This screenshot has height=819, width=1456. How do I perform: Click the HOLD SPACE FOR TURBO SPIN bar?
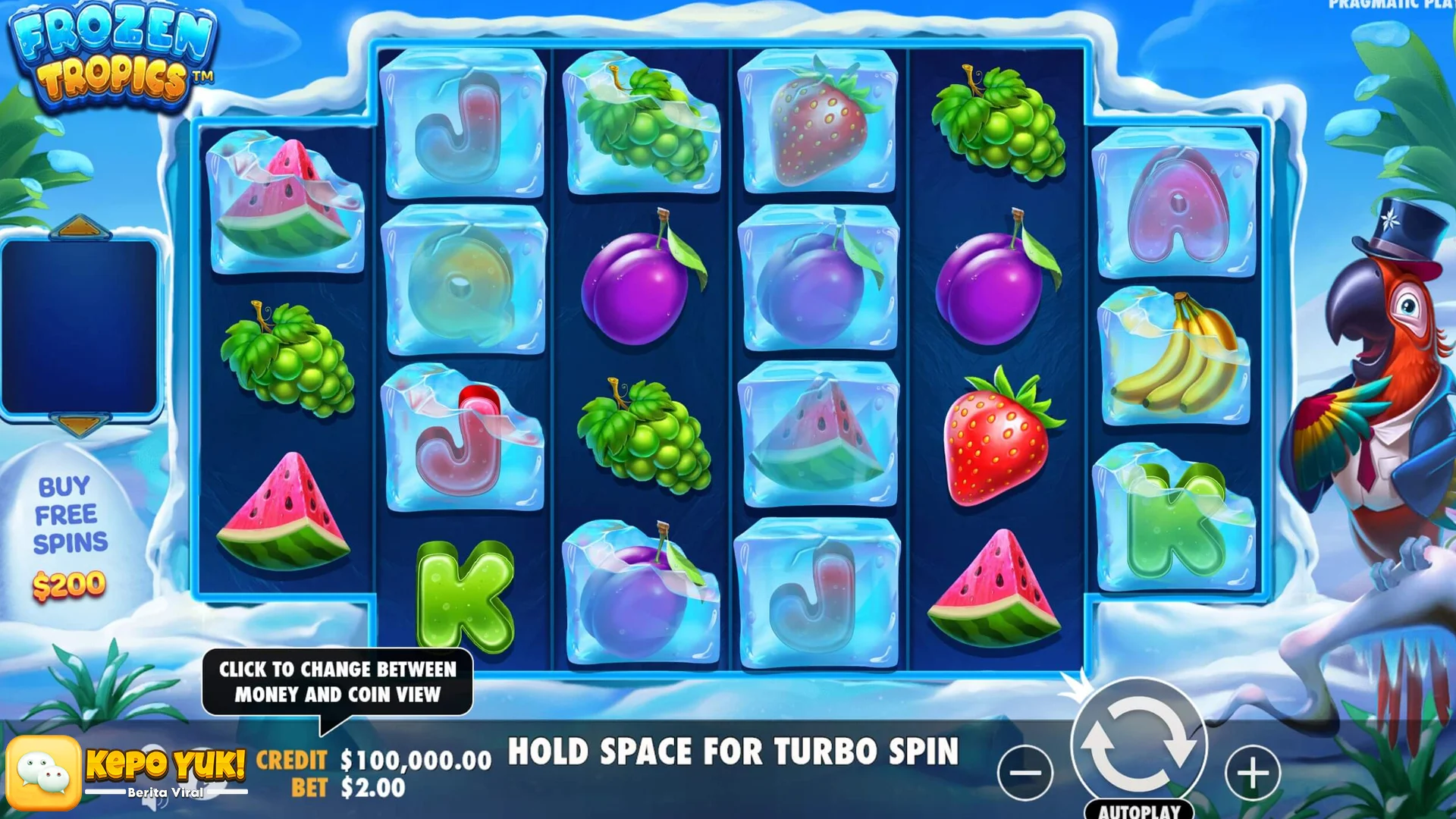[x=734, y=753]
